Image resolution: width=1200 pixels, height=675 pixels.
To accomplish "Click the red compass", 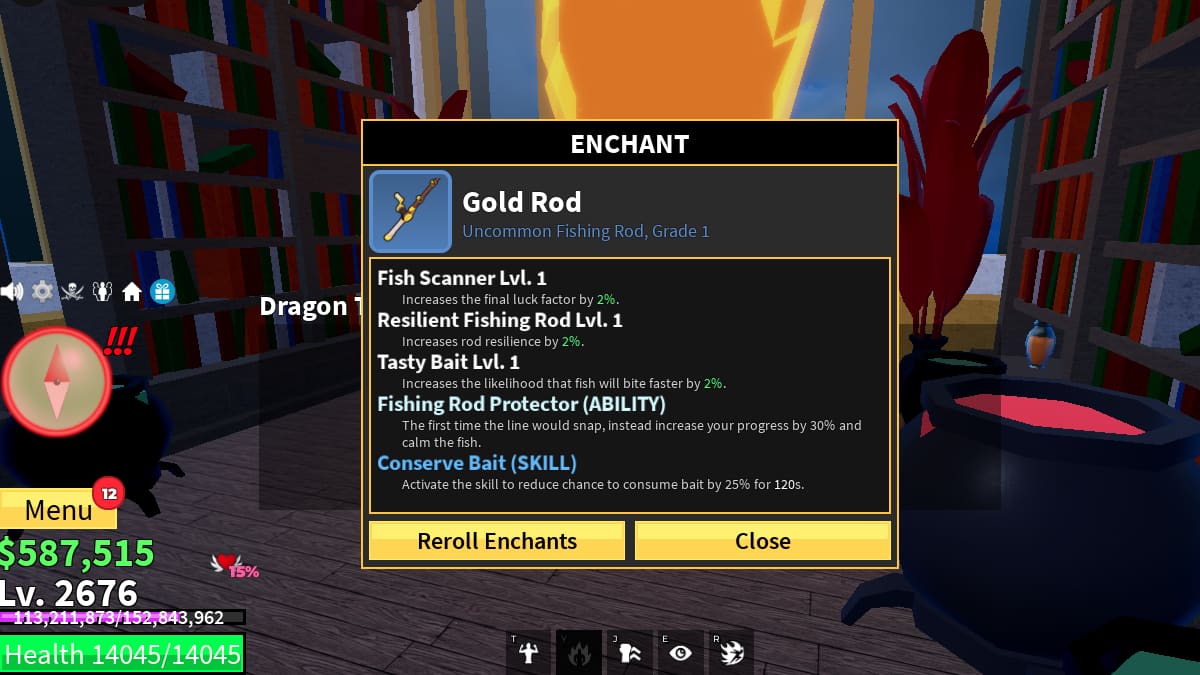I will click(56, 381).
